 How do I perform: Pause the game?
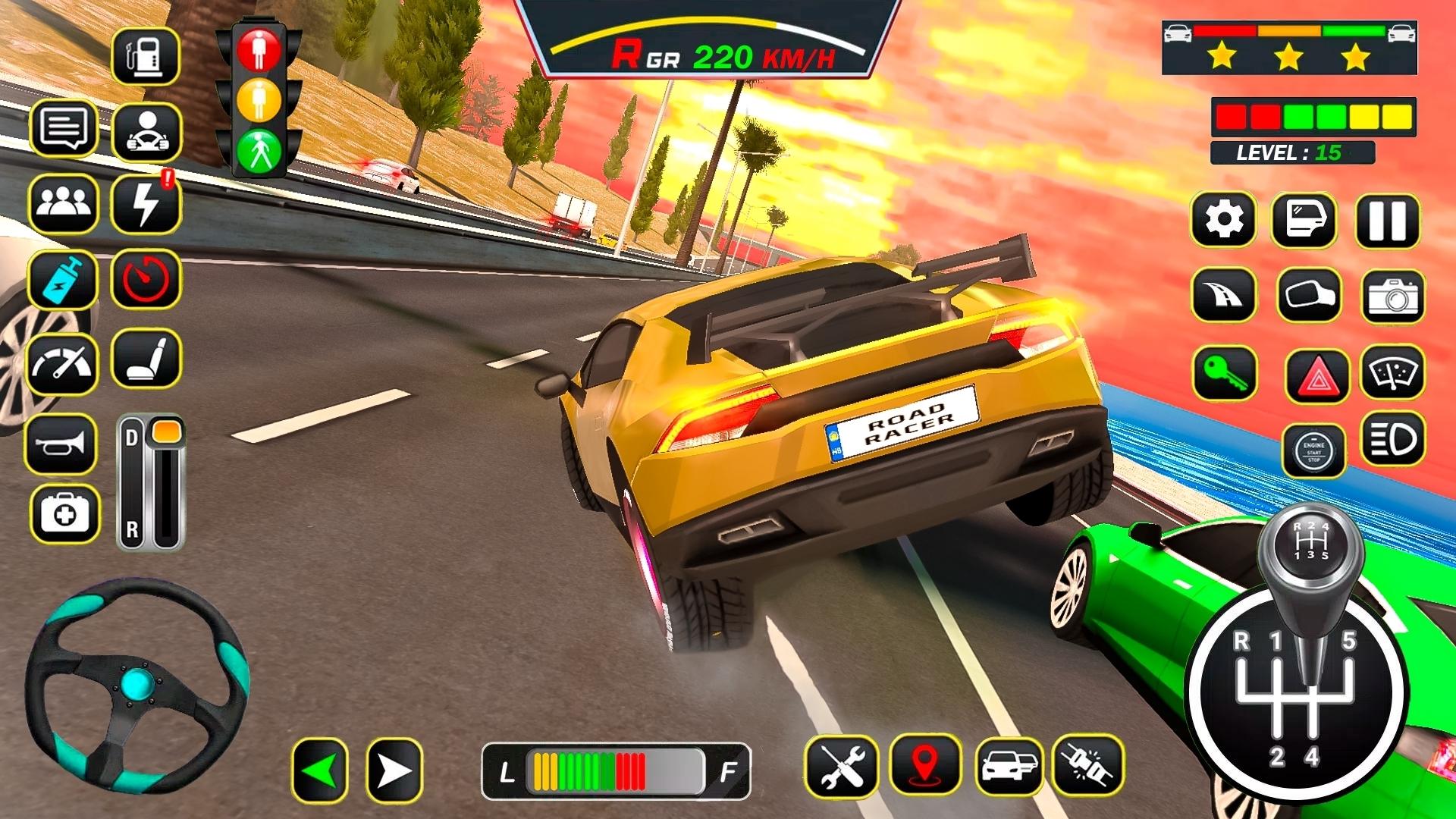pos(1387,221)
